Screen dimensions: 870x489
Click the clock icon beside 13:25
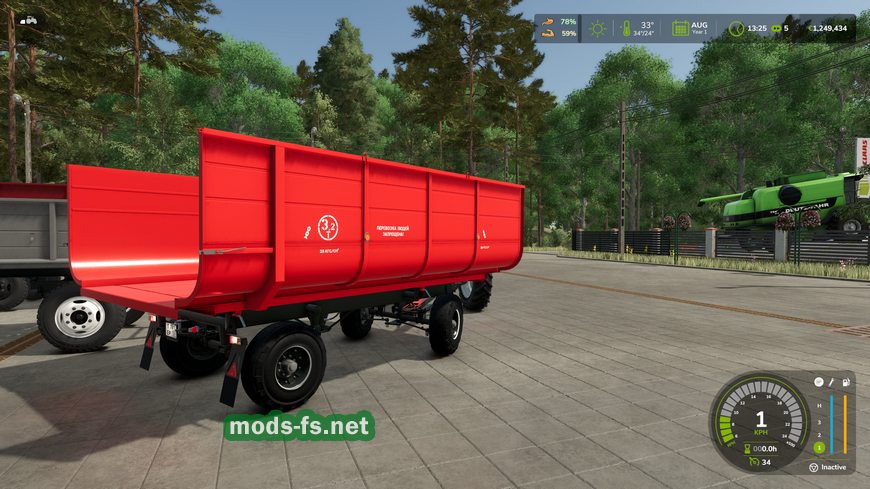736,28
